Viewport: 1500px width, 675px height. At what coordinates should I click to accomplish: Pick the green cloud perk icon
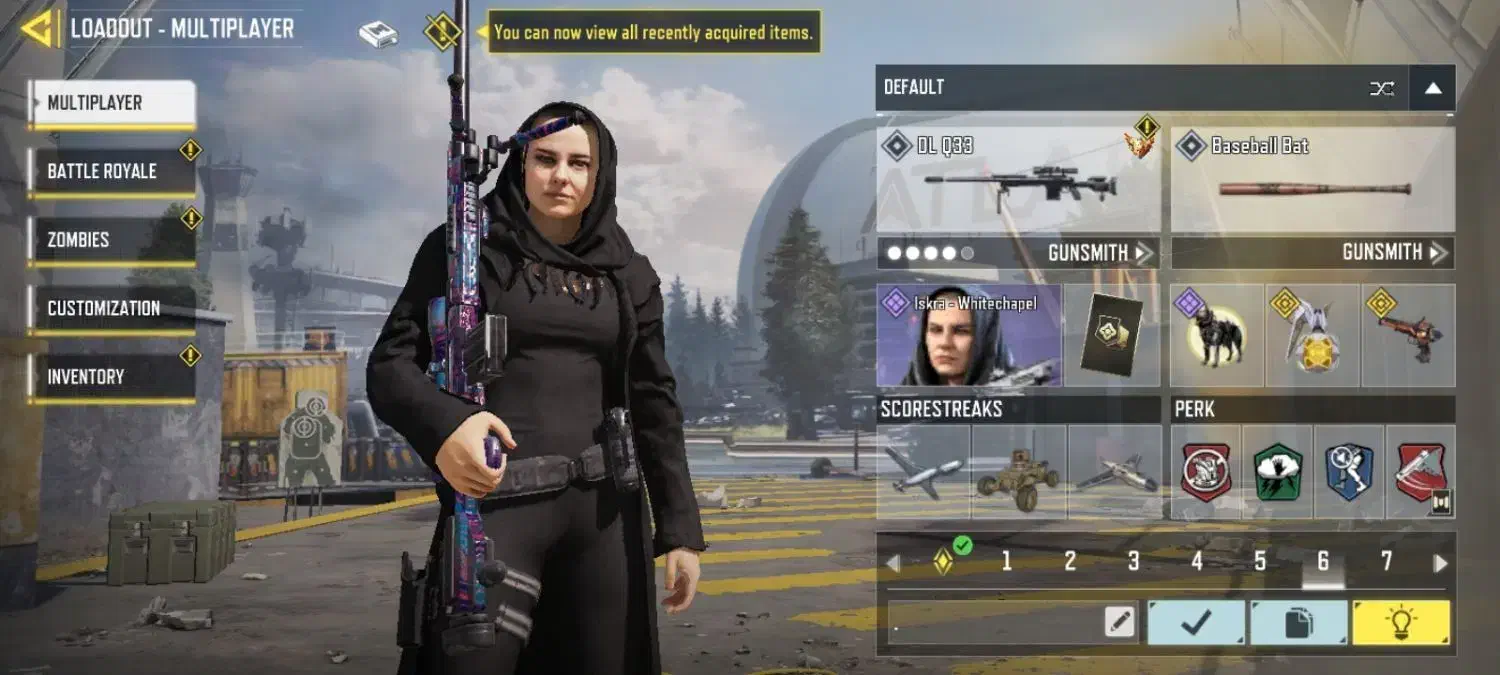[x=1277, y=472]
